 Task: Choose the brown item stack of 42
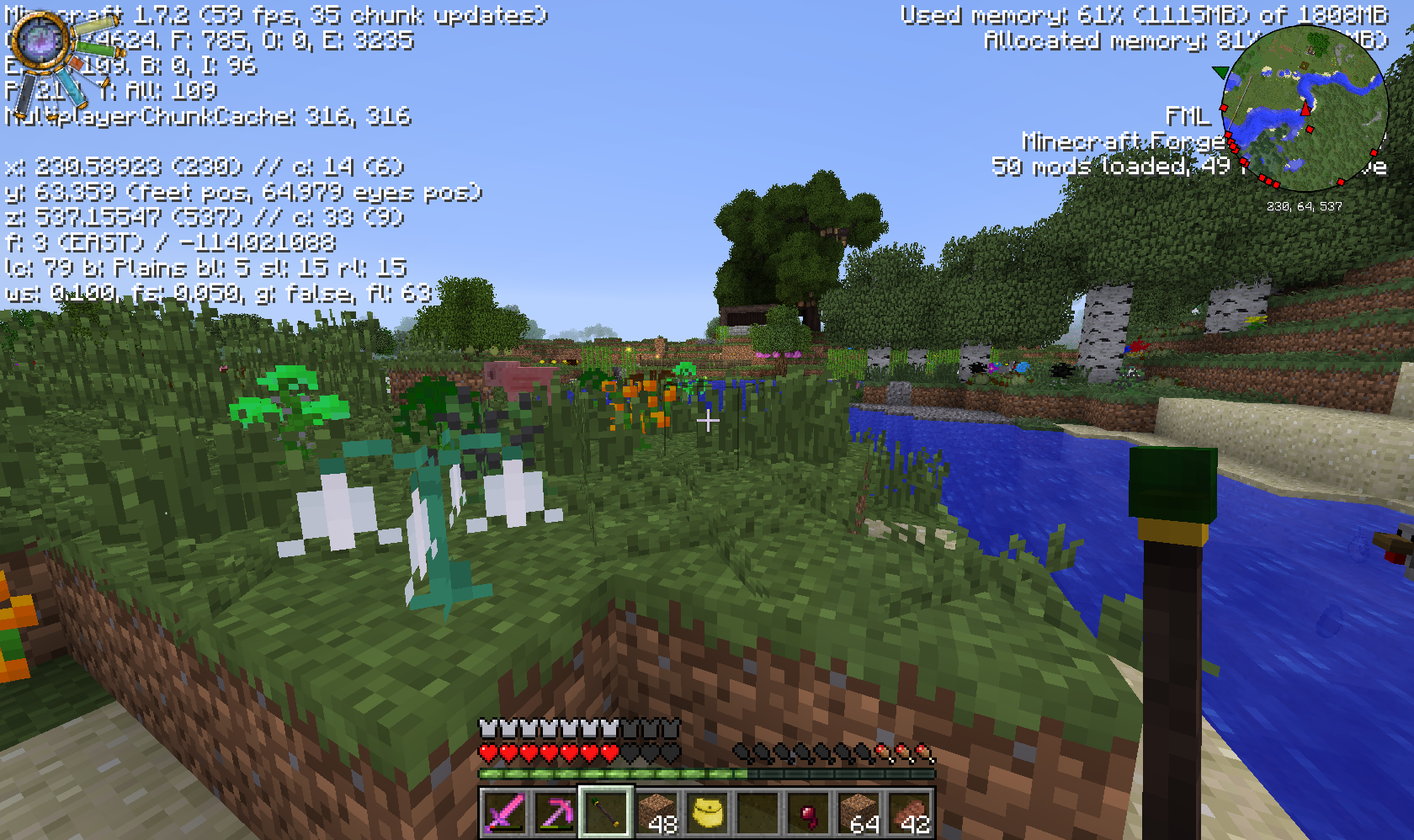(x=909, y=813)
